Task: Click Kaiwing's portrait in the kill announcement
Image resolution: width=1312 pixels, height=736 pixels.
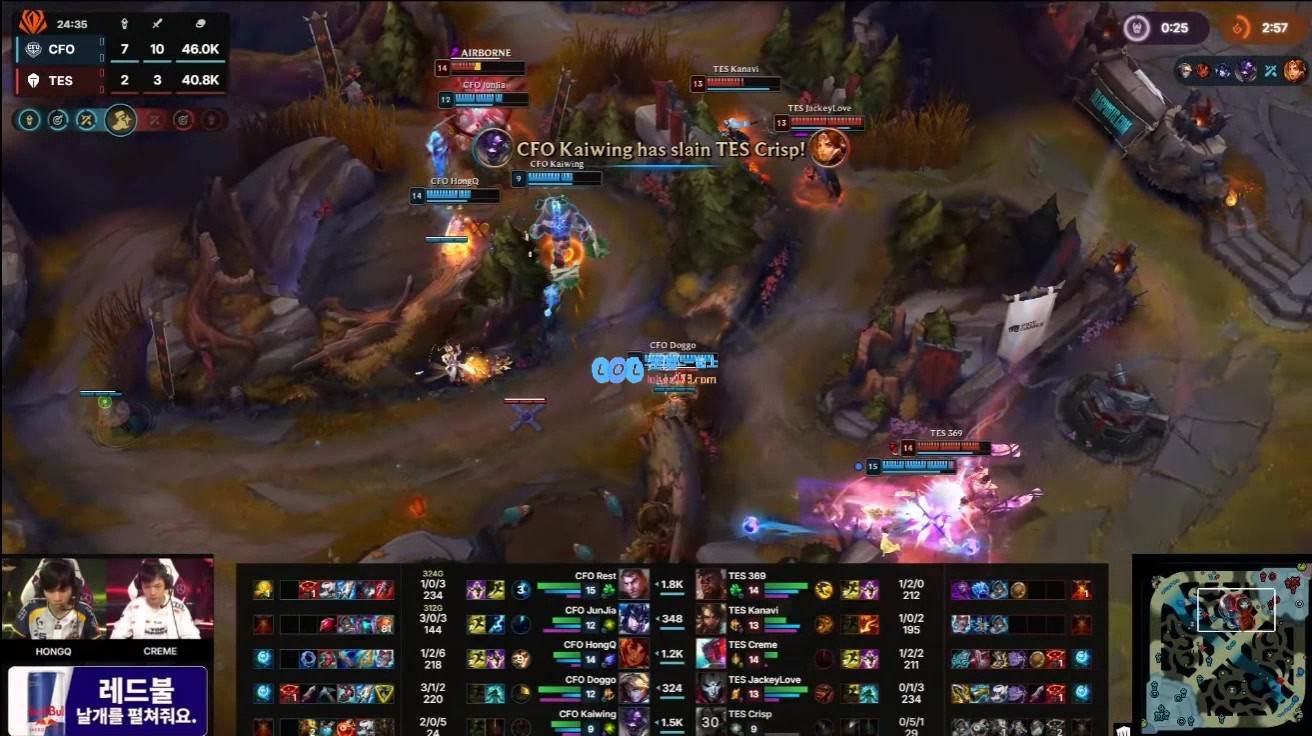Action: point(492,148)
